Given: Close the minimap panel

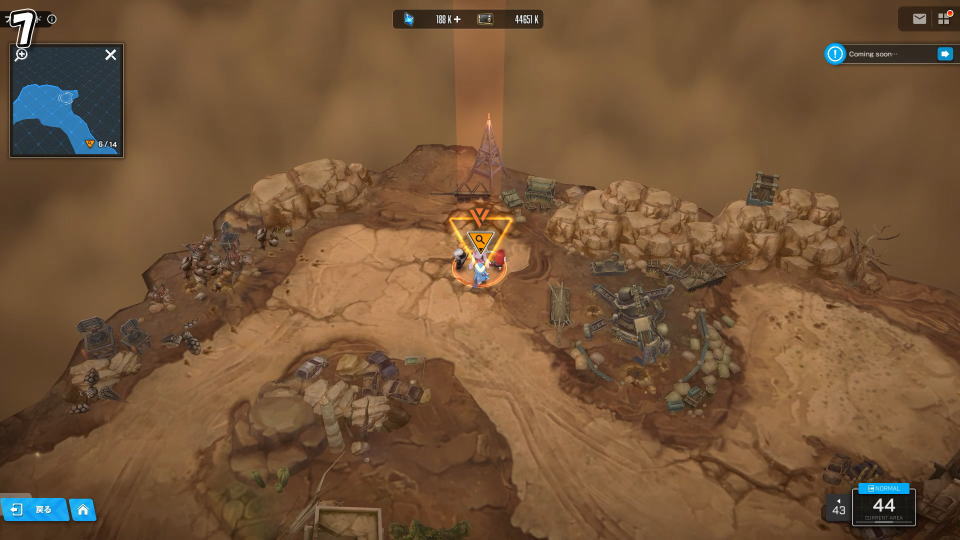Looking at the screenshot, I should pos(111,55).
